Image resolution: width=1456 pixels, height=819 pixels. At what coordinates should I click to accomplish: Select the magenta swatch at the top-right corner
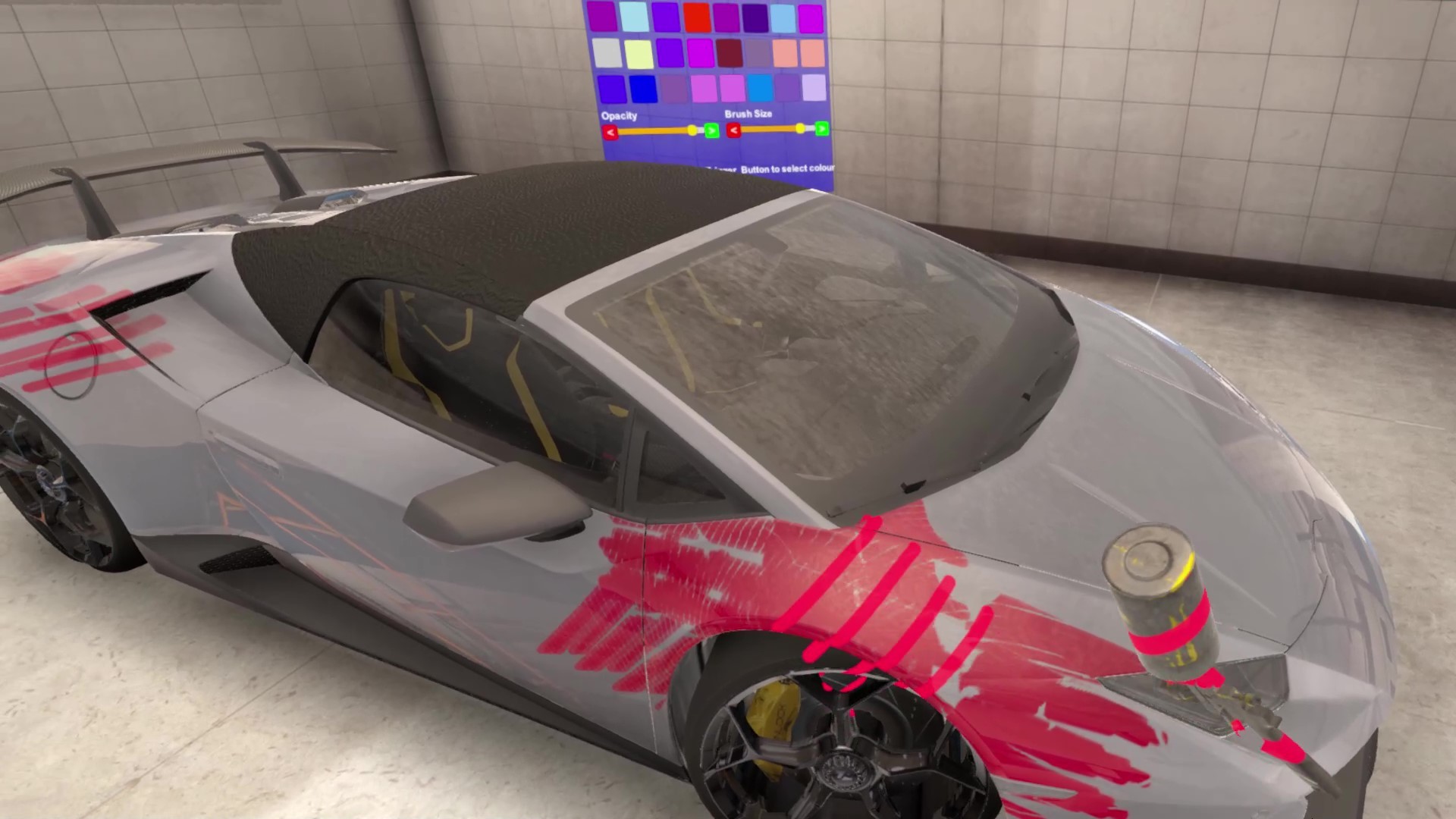coord(811,17)
